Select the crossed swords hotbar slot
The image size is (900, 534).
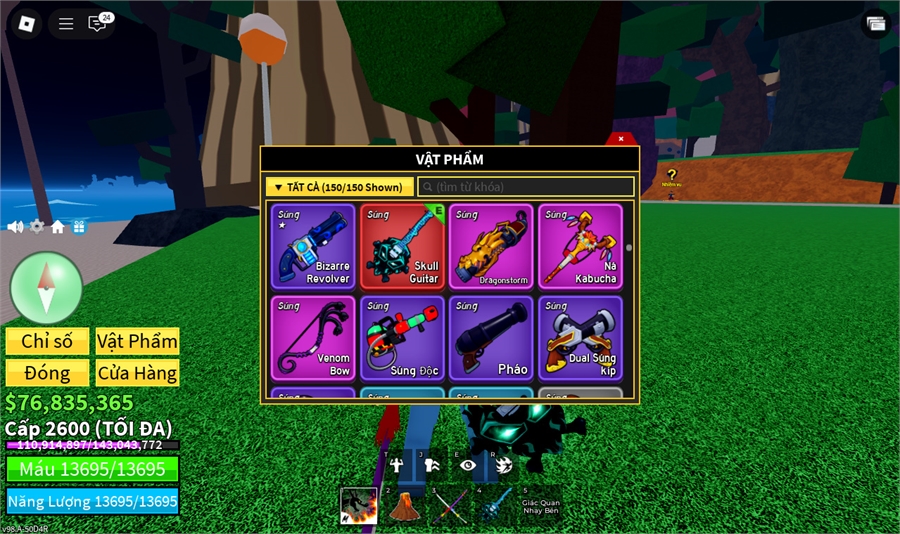point(449,505)
